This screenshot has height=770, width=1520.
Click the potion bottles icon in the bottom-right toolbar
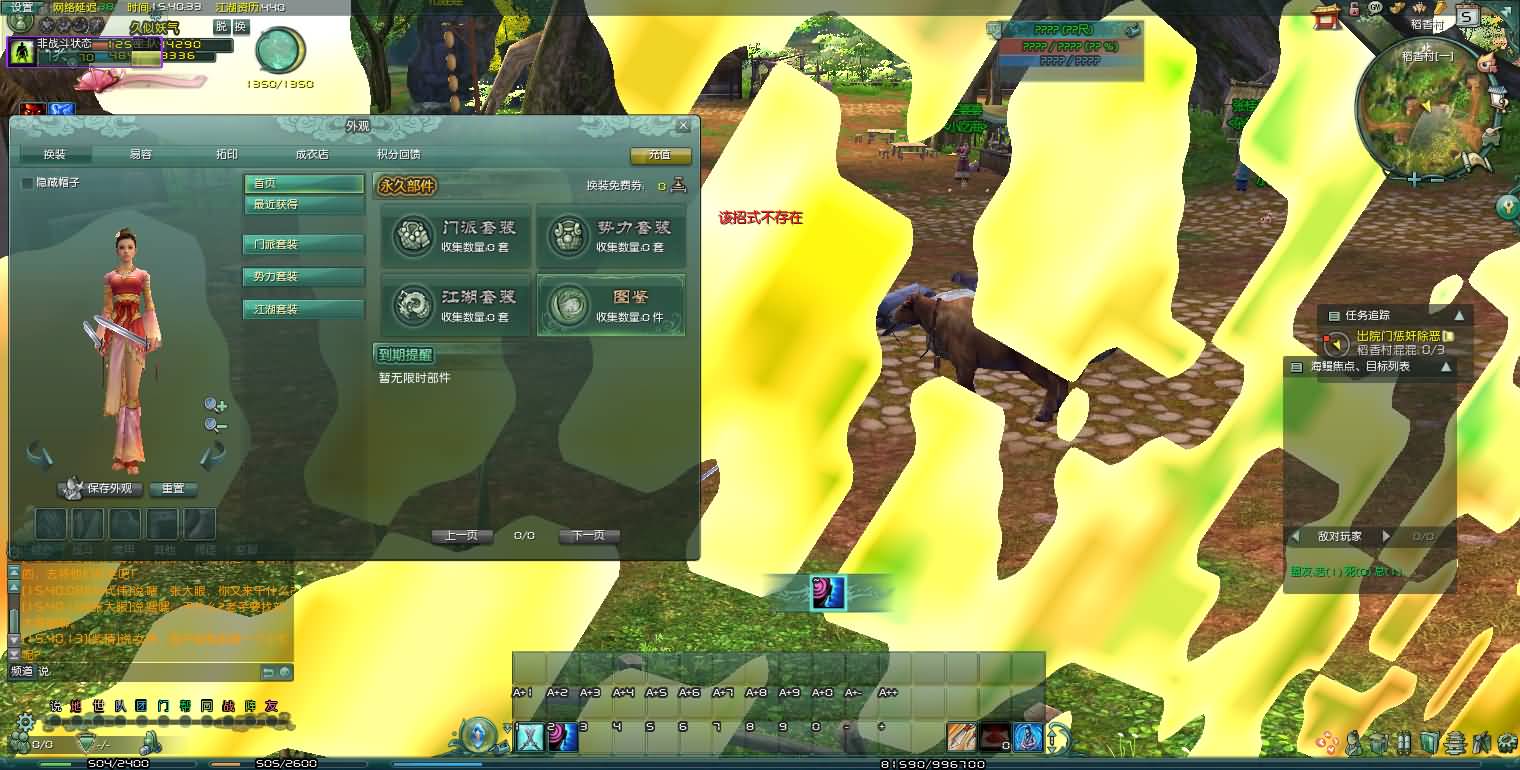click(1404, 742)
